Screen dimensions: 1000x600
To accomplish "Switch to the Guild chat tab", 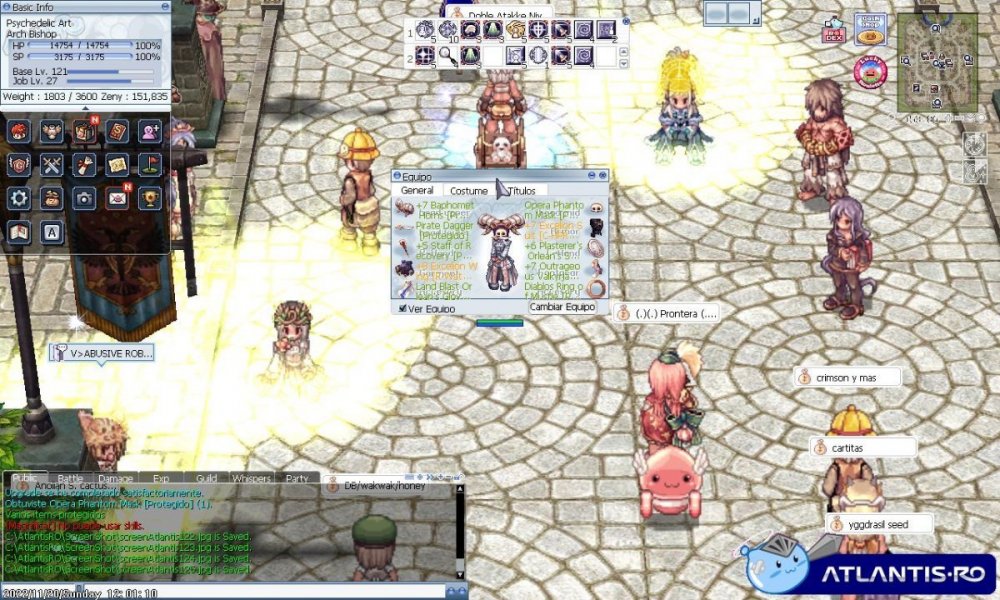I will (207, 478).
